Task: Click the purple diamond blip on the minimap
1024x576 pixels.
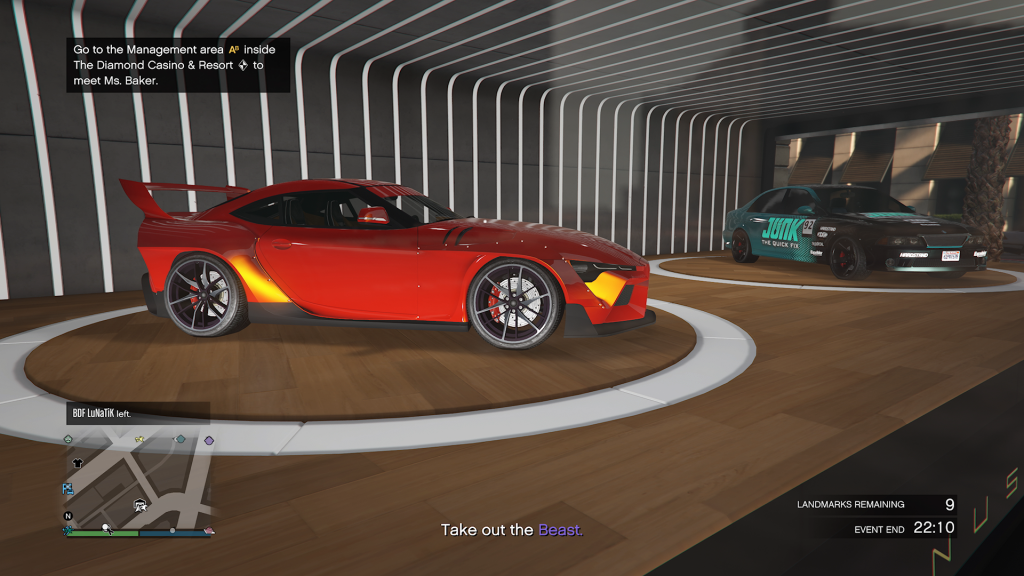Action: tap(209, 440)
